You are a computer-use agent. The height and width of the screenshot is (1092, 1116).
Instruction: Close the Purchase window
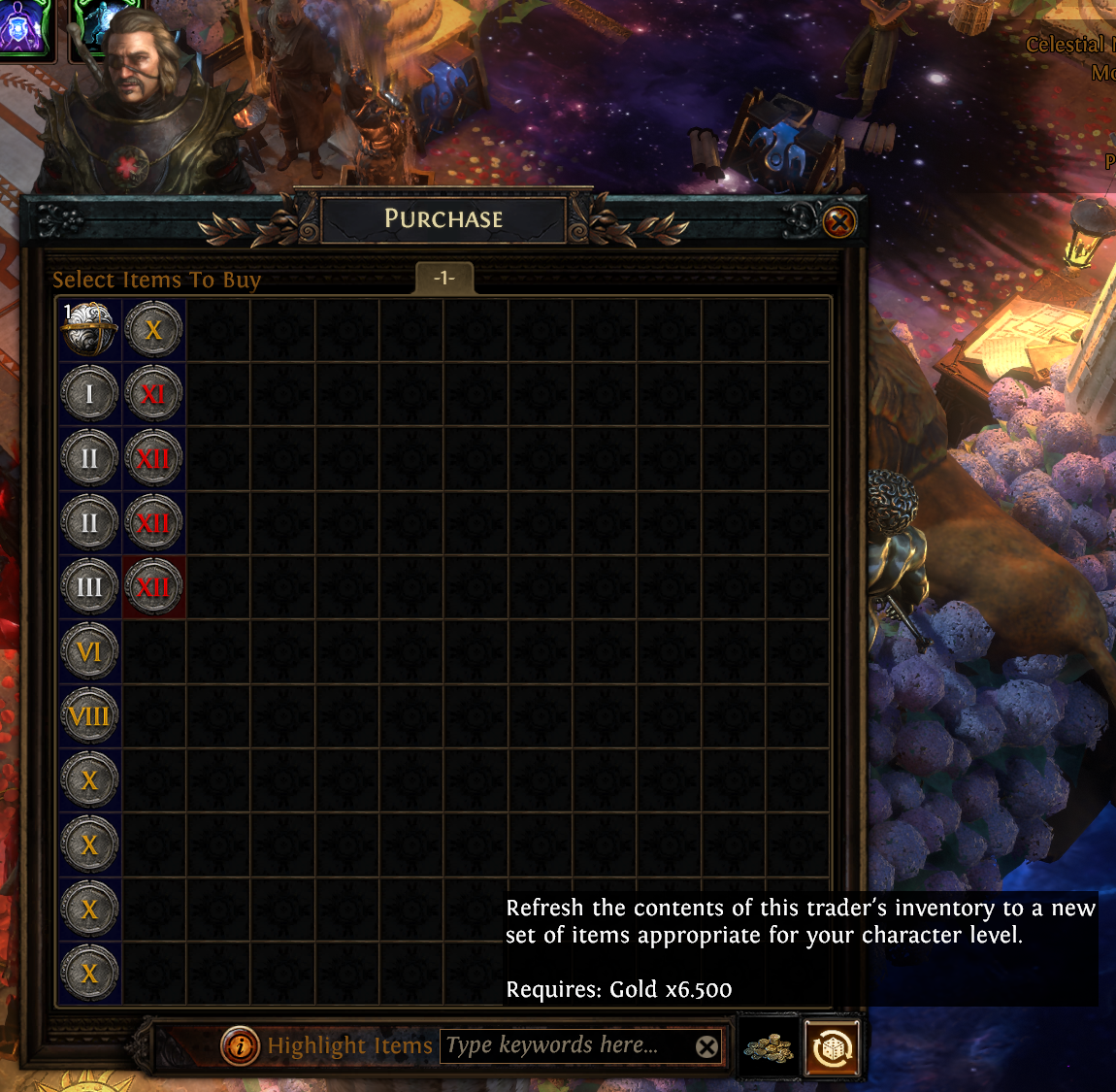839,223
